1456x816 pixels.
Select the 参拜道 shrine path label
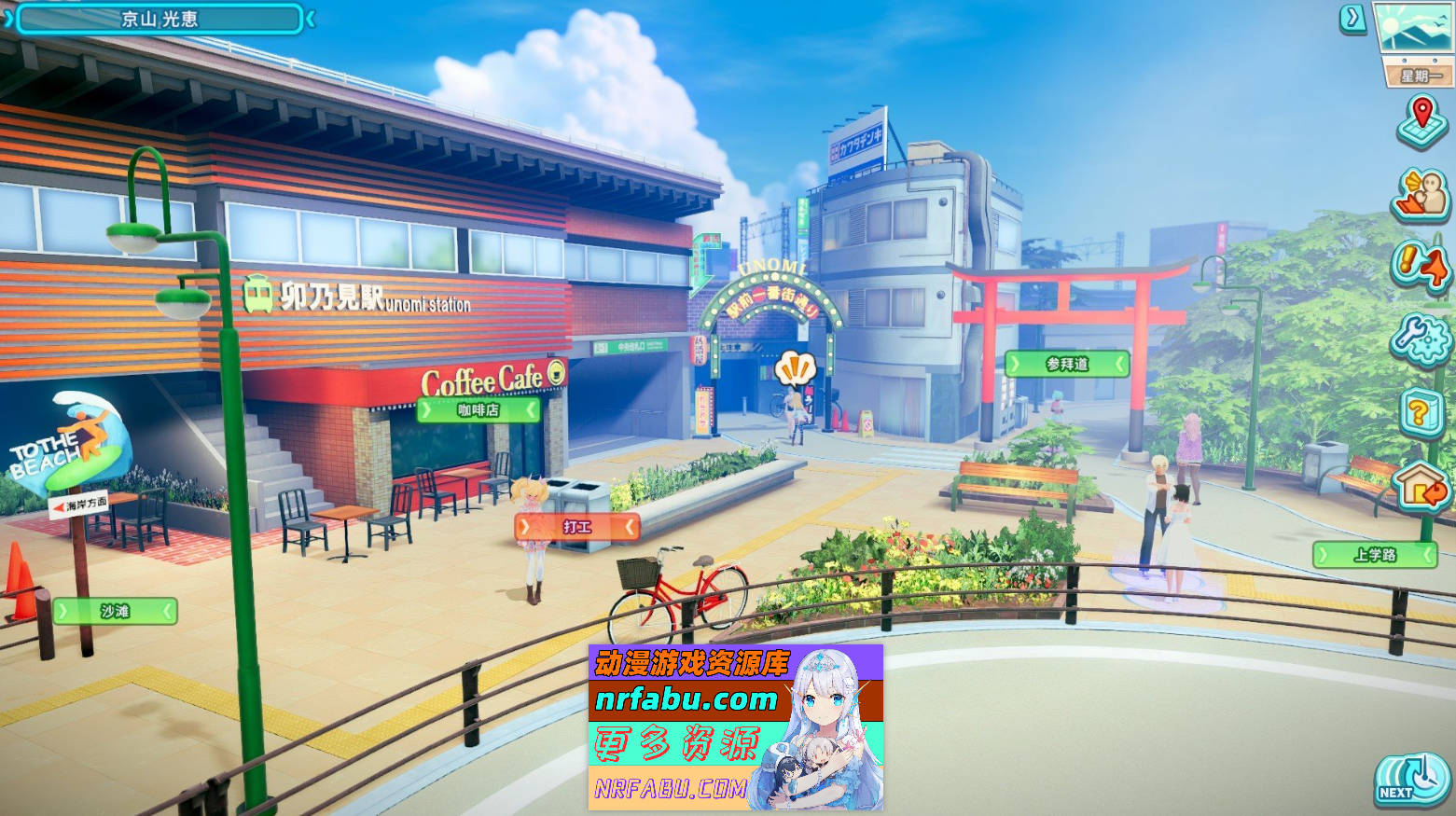tap(1066, 366)
